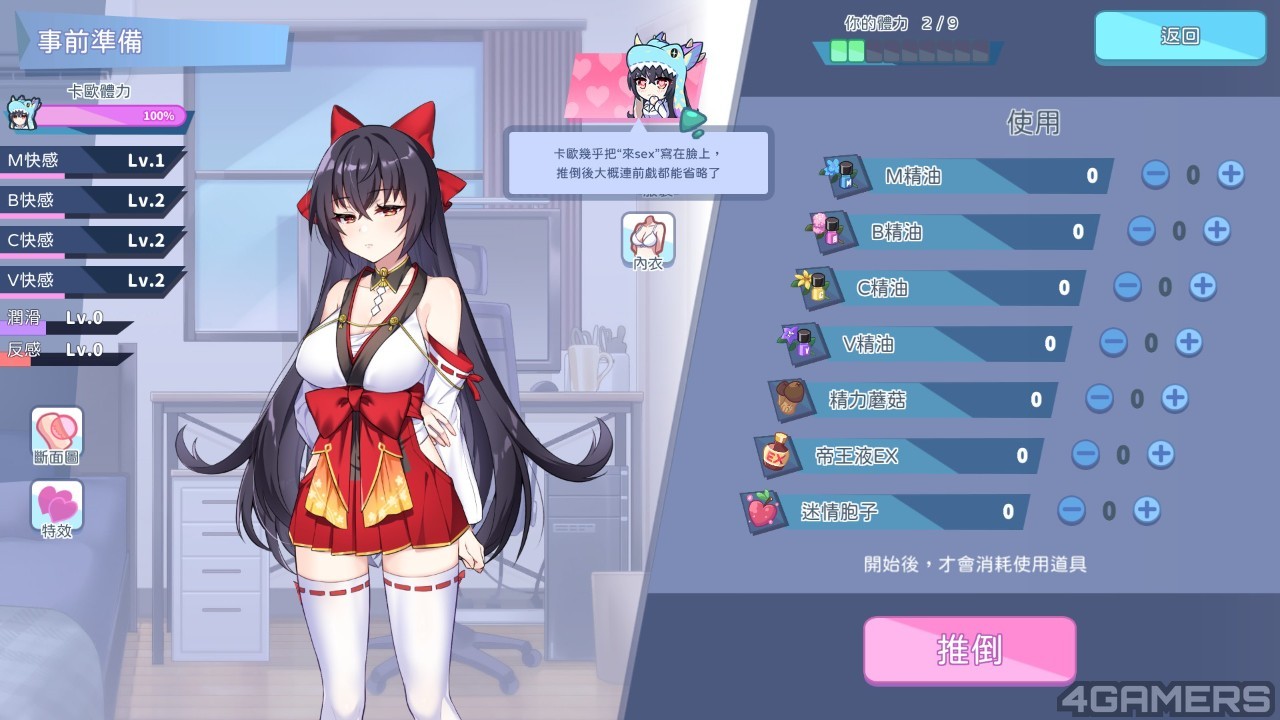Remove a 精力蘑菇 with the minus button
This screenshot has height=720, width=1280.
1099,399
